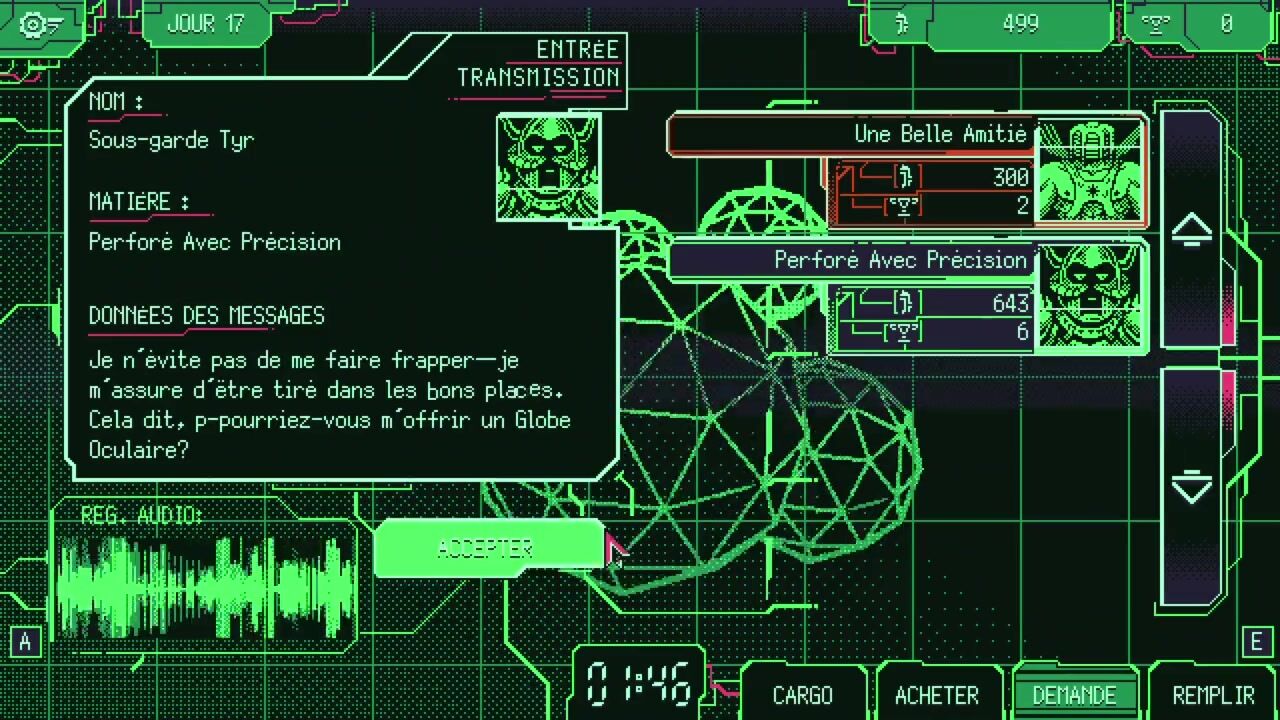Open the Acheter tab
The height and width of the screenshot is (720, 1280).
(x=936, y=695)
